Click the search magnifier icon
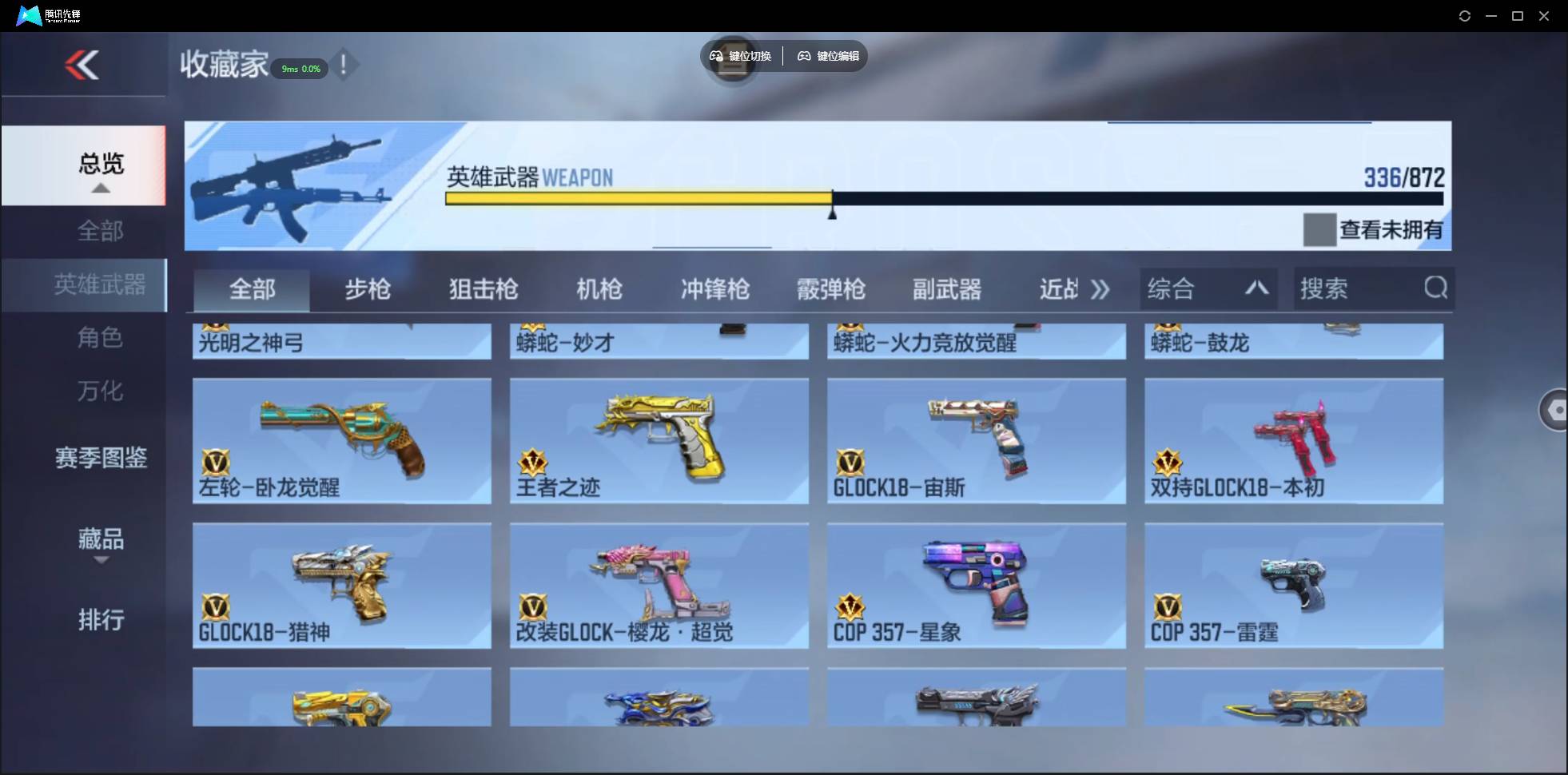The height and width of the screenshot is (775, 1568). coord(1436,288)
